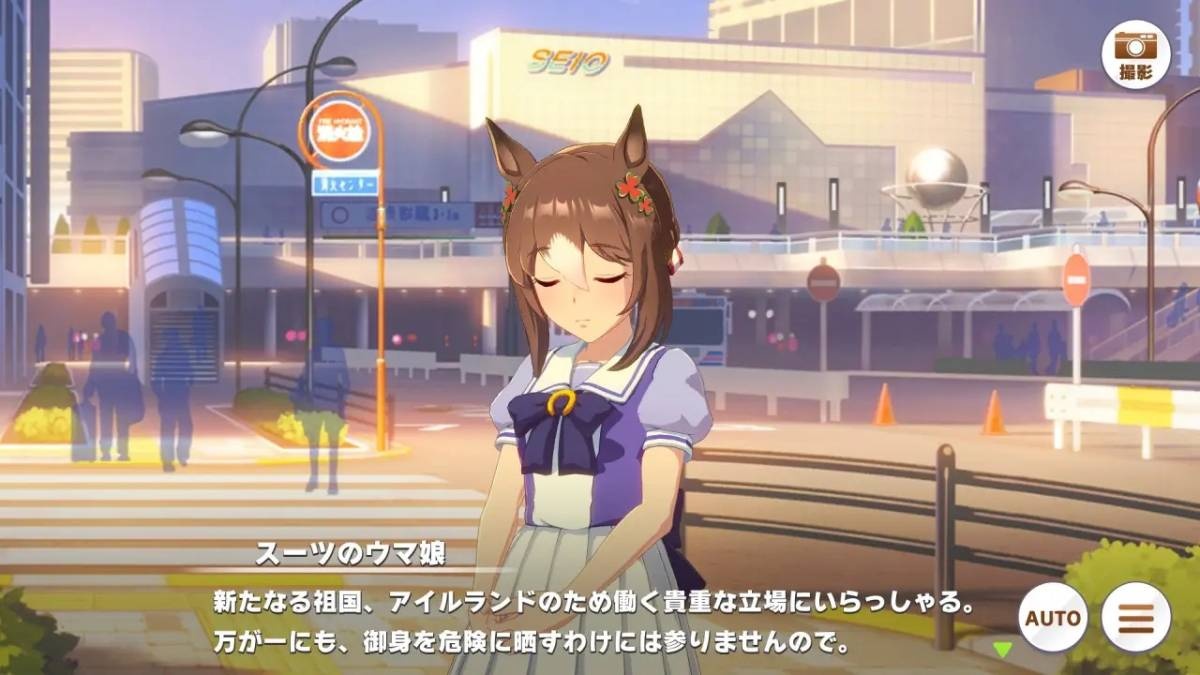This screenshot has width=1200, height=675.
Task: Open the hamburger menu button
Action: (x=1135, y=617)
